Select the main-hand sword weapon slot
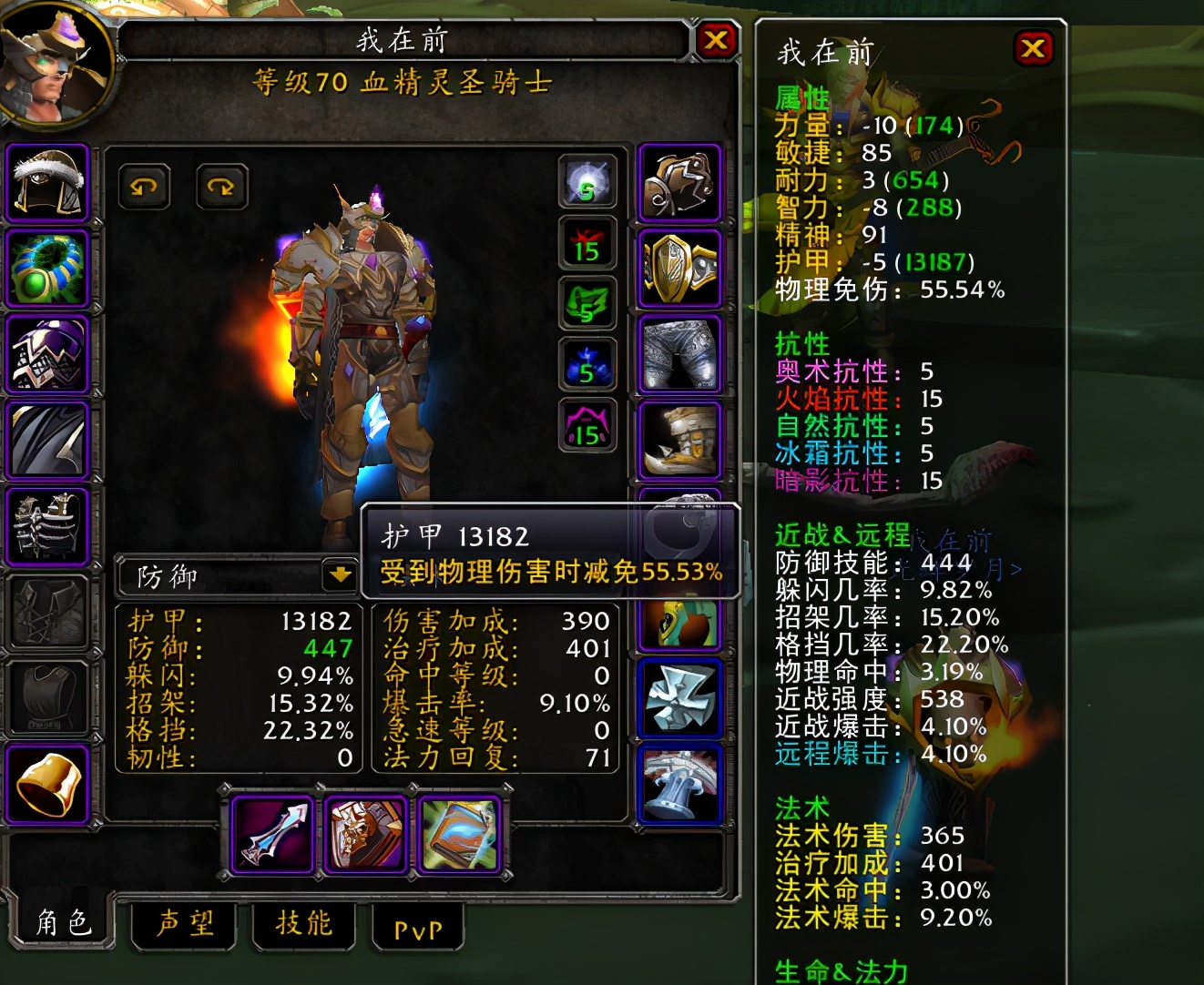This screenshot has width=1204, height=985. pyautogui.click(x=273, y=834)
